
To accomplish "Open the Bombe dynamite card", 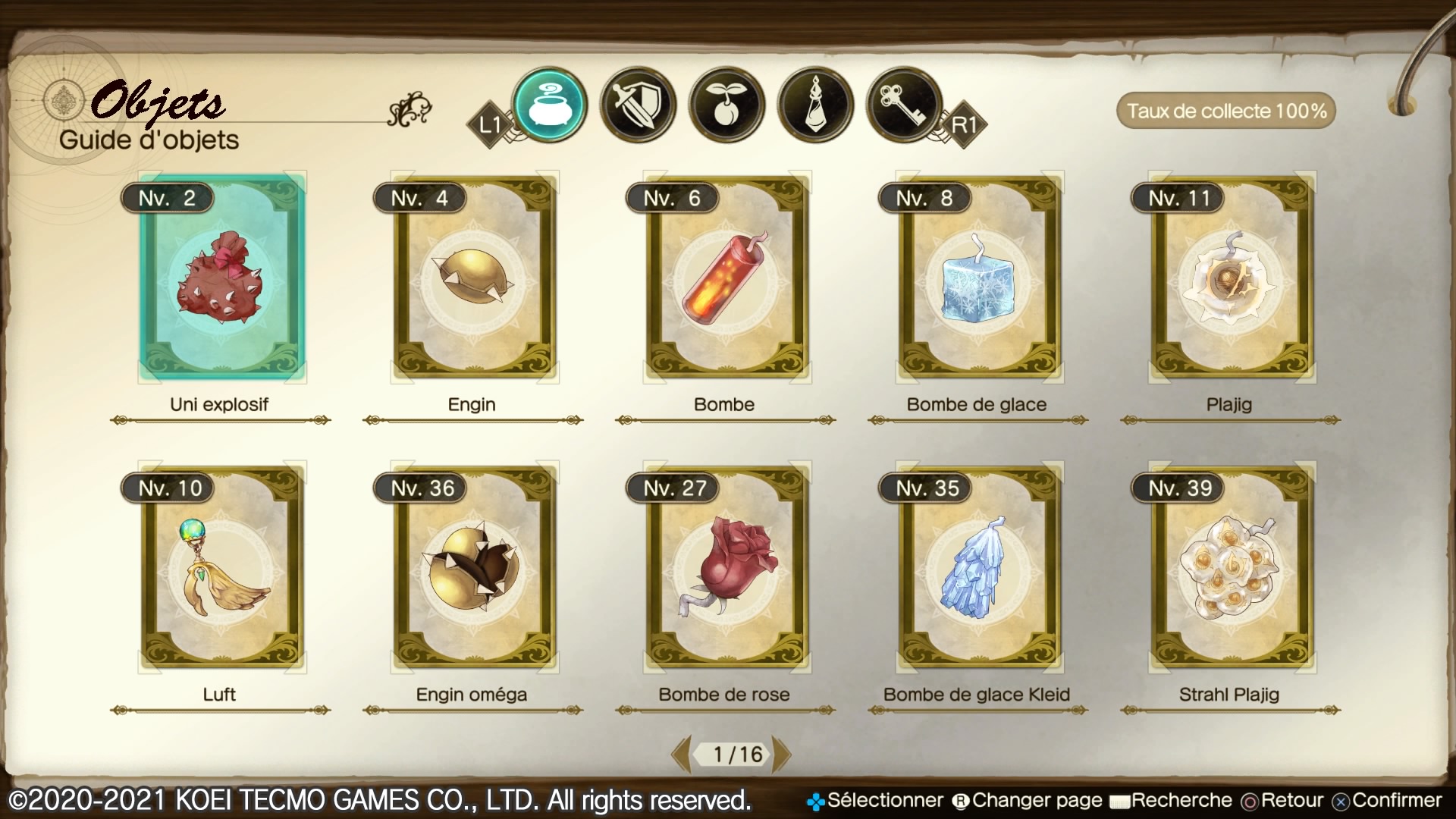I will point(726,278).
